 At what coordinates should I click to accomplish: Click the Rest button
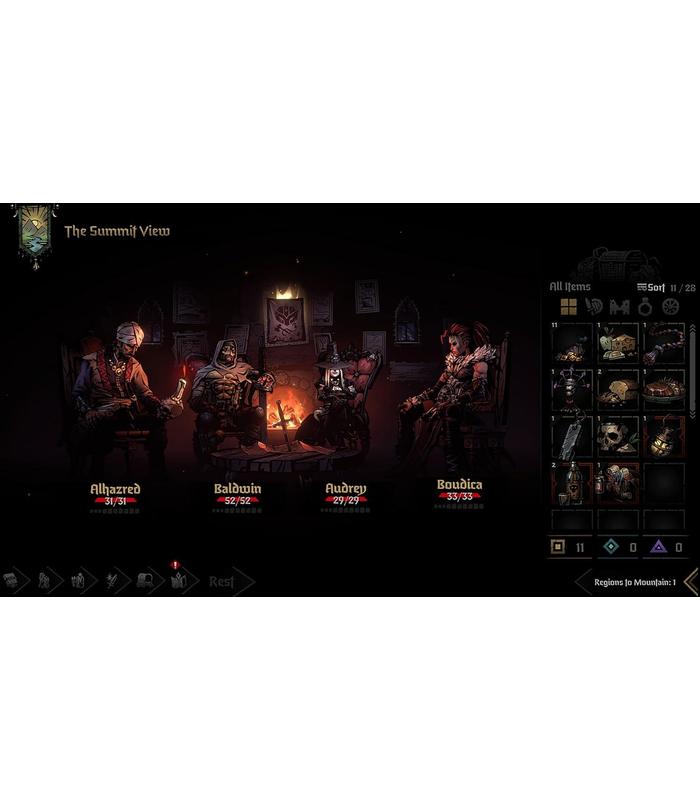pyautogui.click(x=222, y=581)
